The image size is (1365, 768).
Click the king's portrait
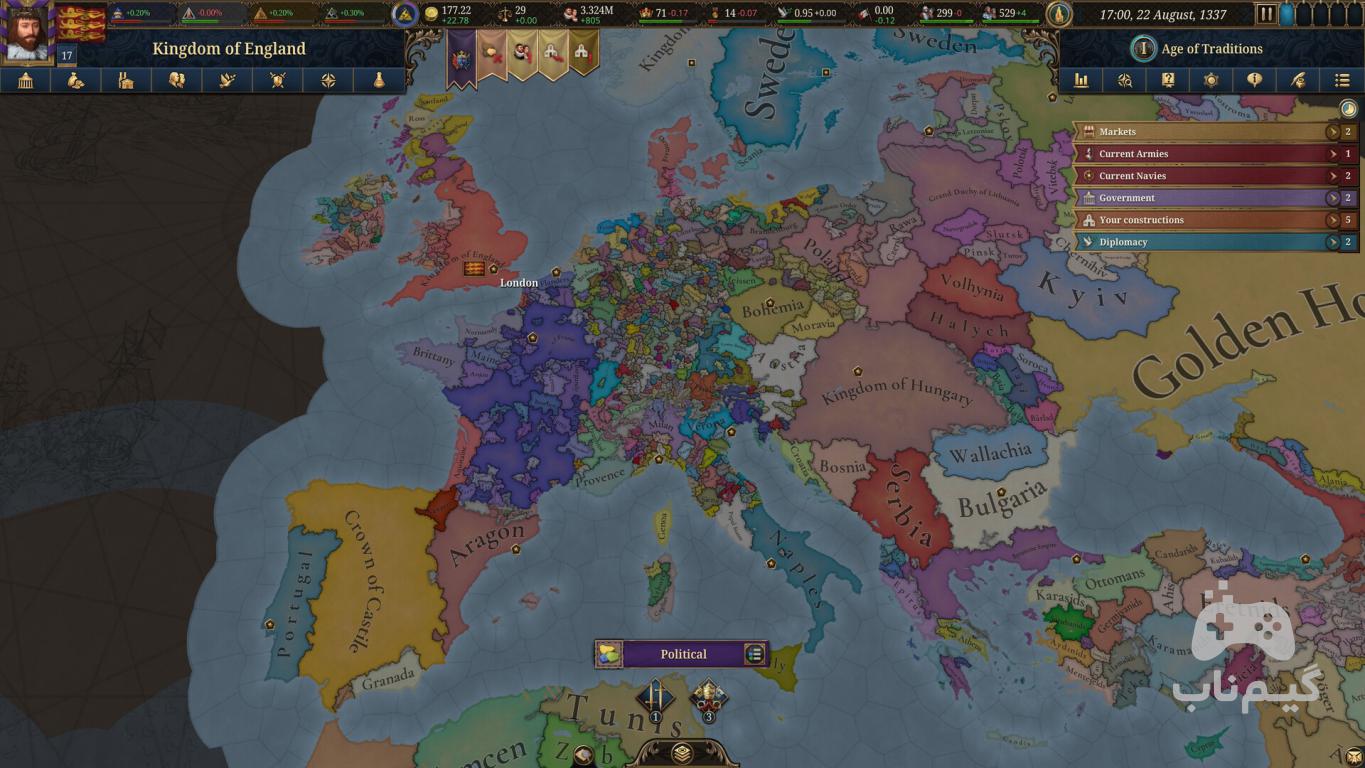point(28,32)
